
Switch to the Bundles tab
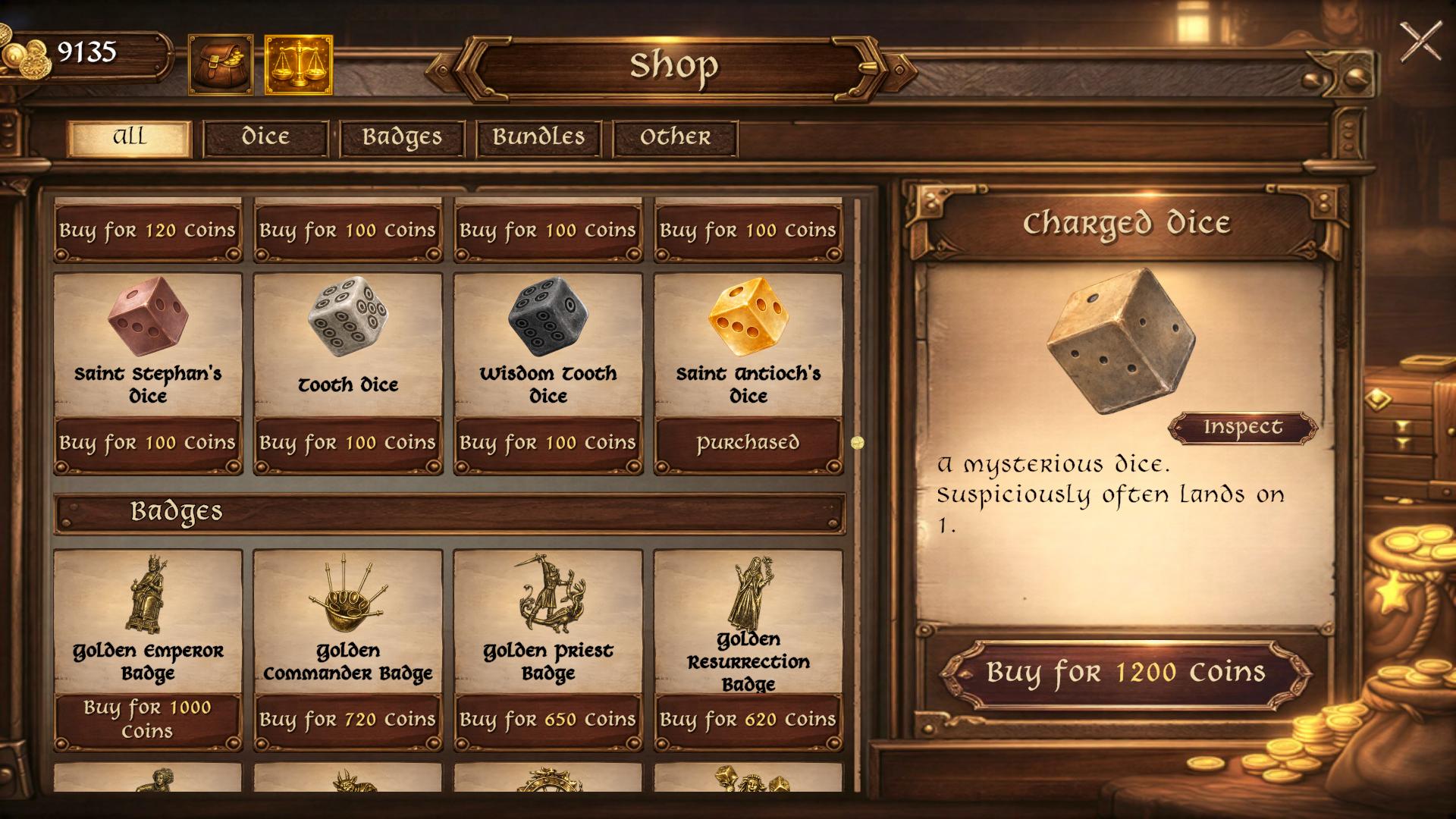click(x=538, y=137)
